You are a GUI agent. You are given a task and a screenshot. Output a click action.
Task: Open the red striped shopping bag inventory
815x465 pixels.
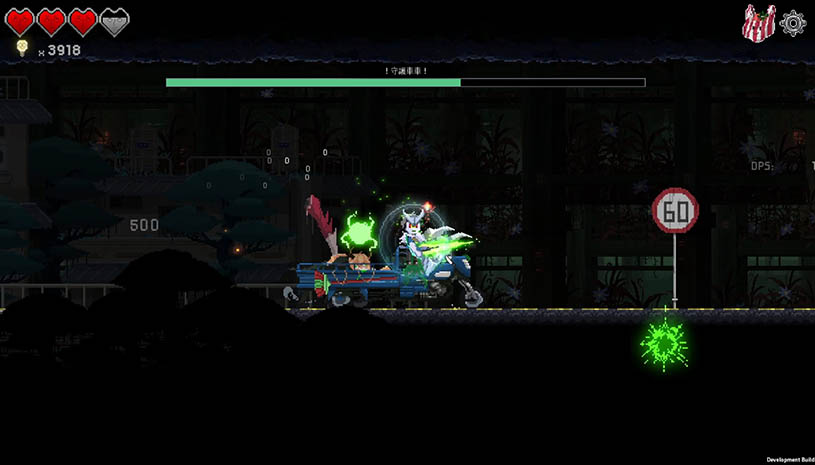pyautogui.click(x=759, y=23)
